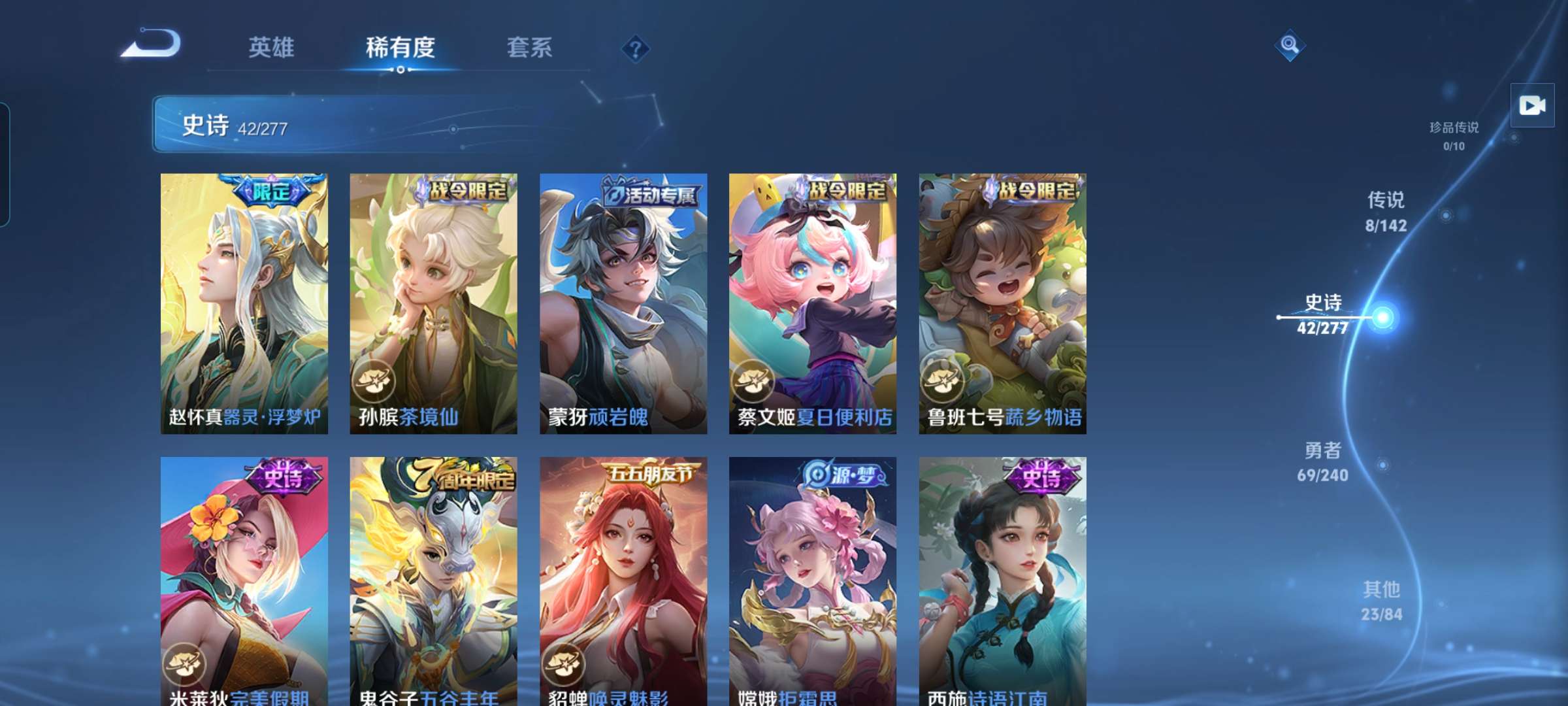Screen dimensions: 1568x706
Task: Open the 西施诗语江南 skin thumbnail
Action: pyautogui.click(x=1000, y=575)
